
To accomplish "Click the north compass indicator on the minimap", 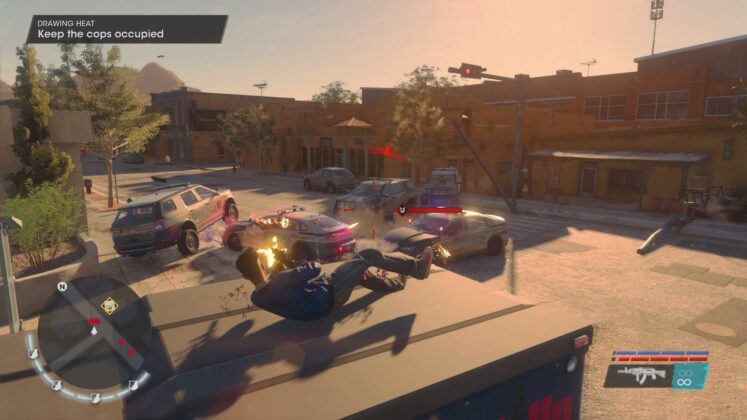I will (x=62, y=287).
